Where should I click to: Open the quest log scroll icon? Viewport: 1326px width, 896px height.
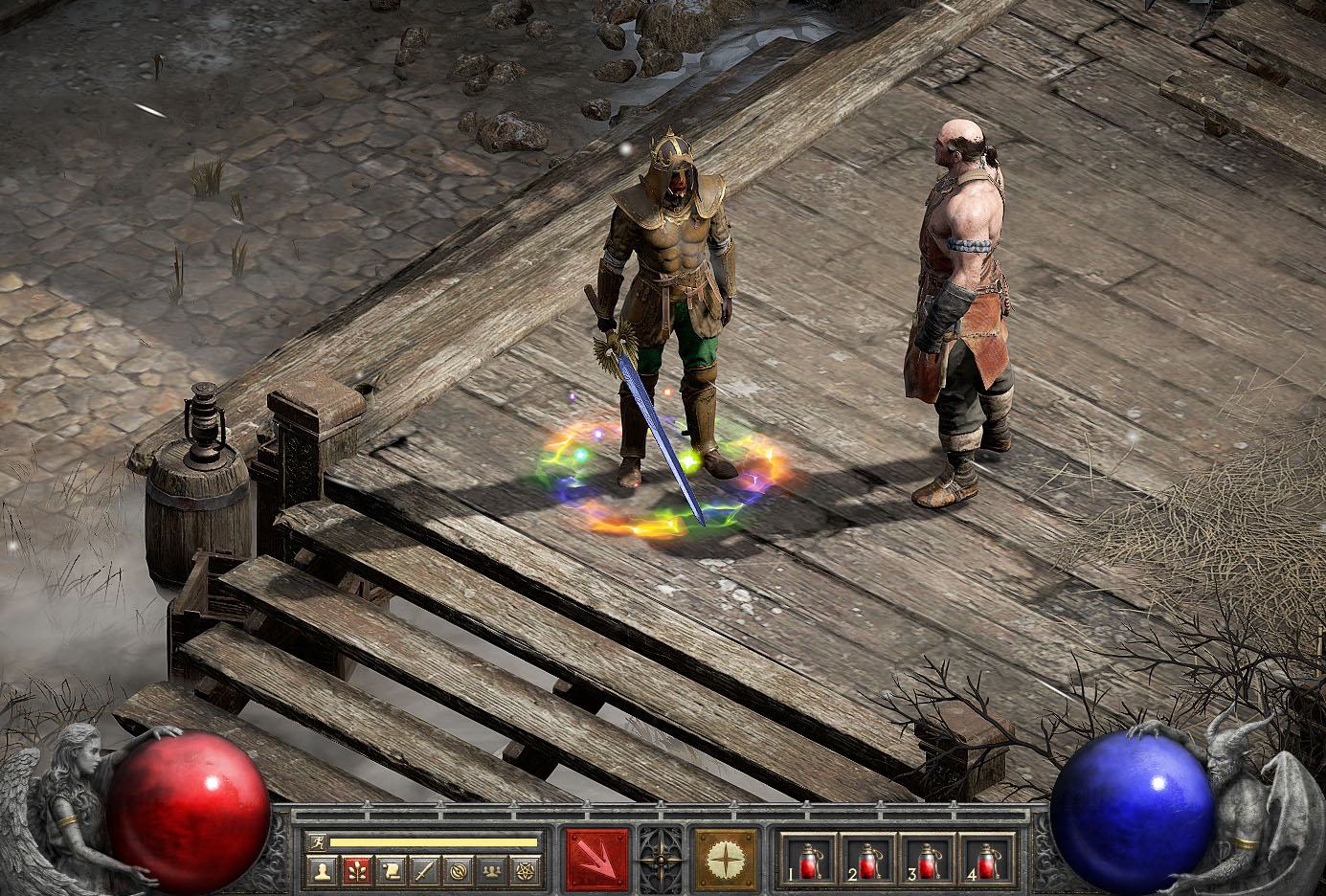391,871
